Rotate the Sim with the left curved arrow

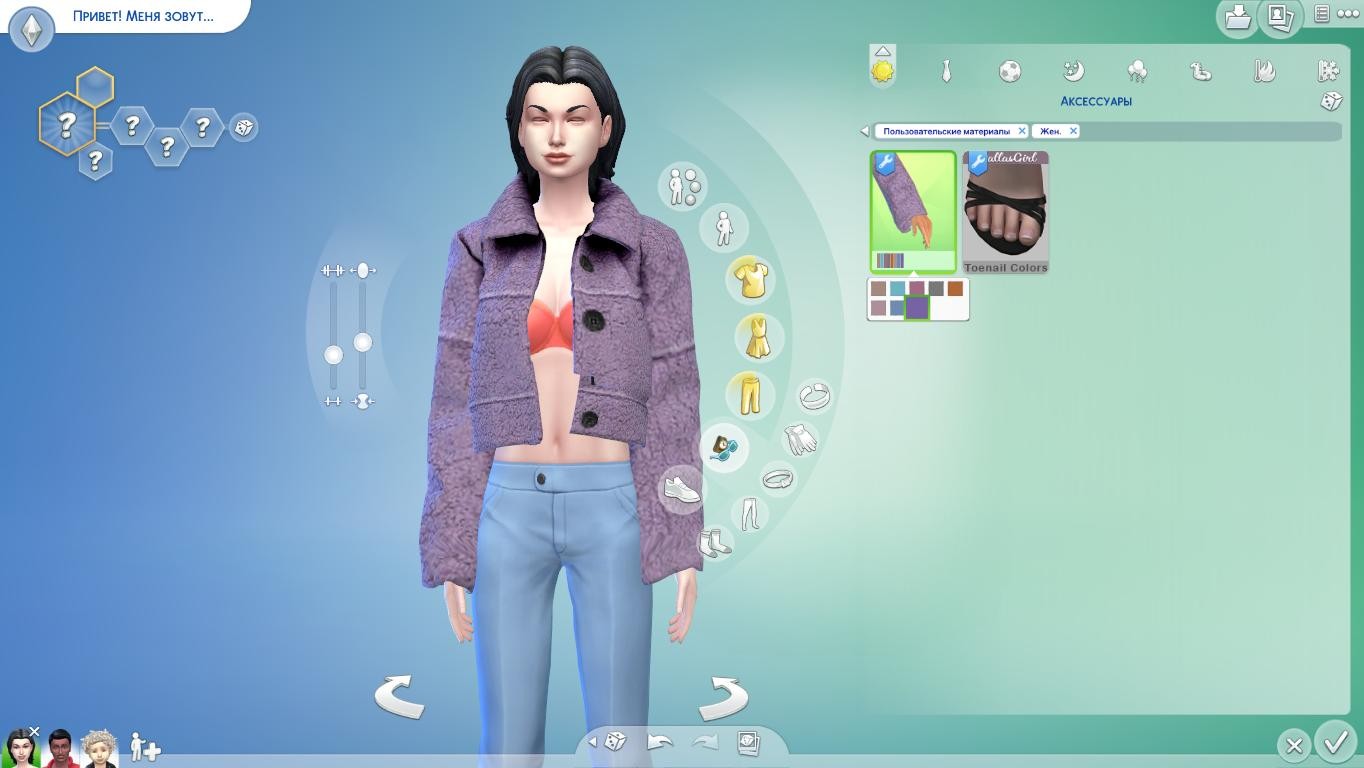[x=399, y=695]
